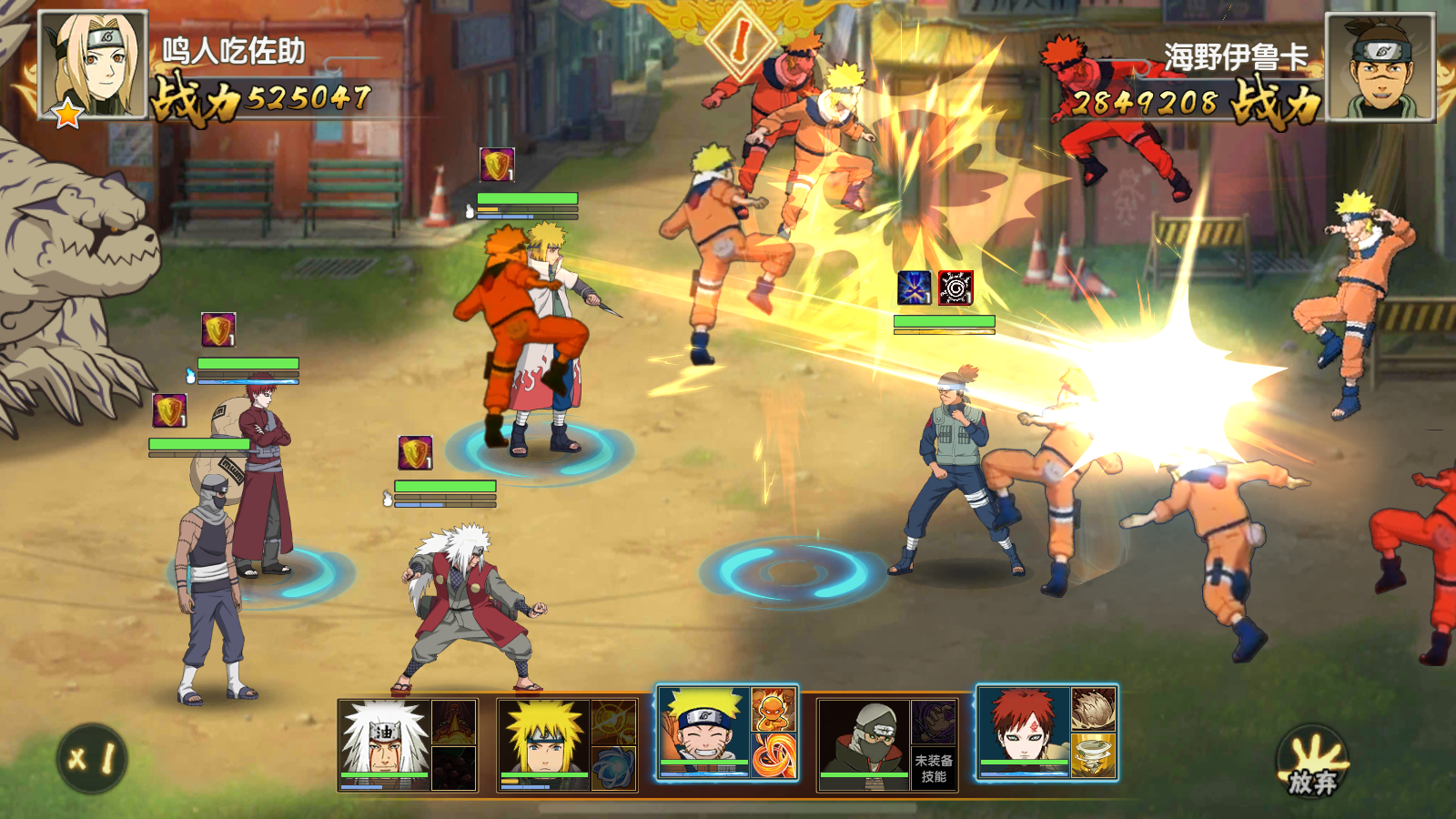Use Gaara's sand tornado skill
1456x819 pixels.
pyautogui.click(x=1093, y=755)
